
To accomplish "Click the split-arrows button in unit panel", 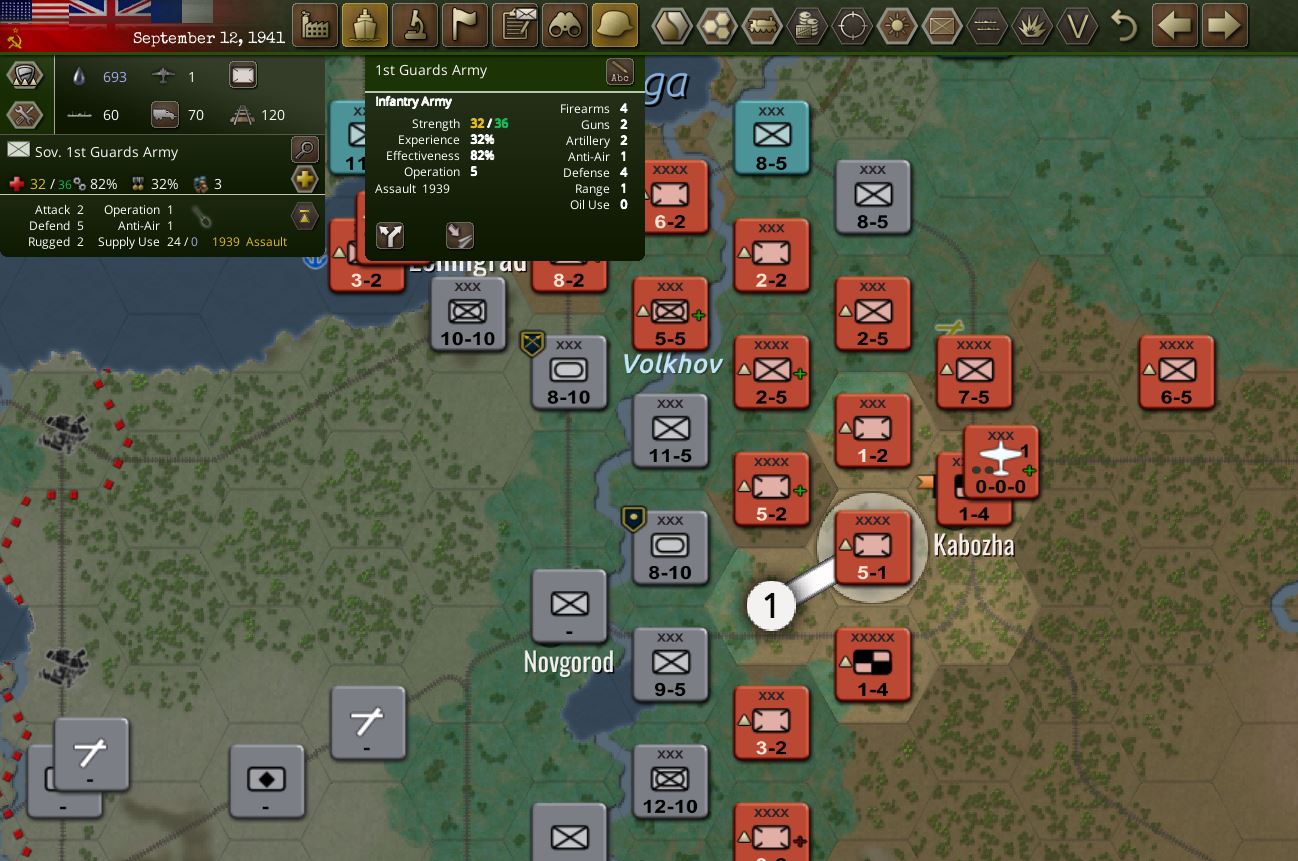I will point(391,236).
